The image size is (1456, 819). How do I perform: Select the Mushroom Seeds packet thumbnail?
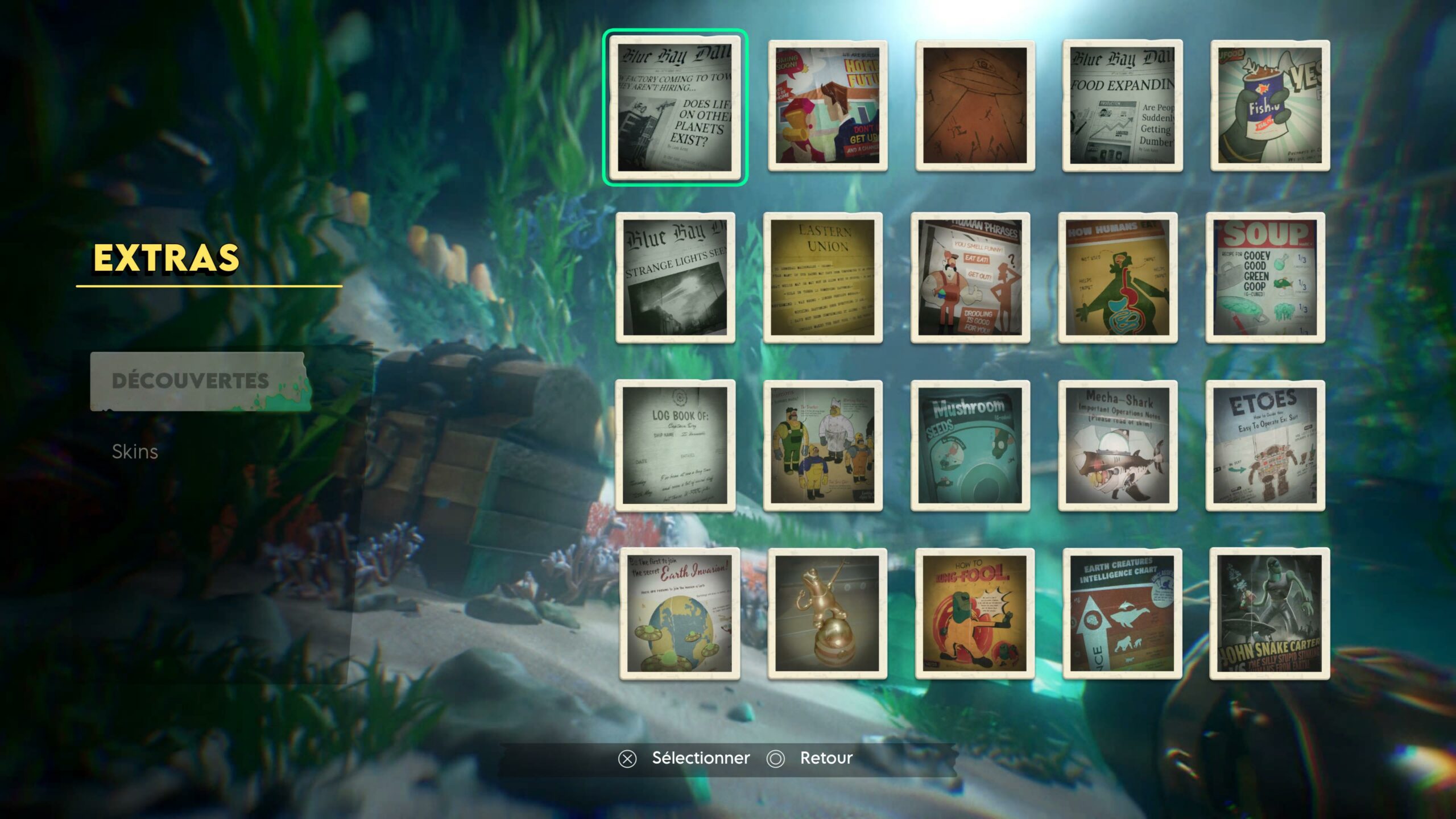(x=970, y=445)
